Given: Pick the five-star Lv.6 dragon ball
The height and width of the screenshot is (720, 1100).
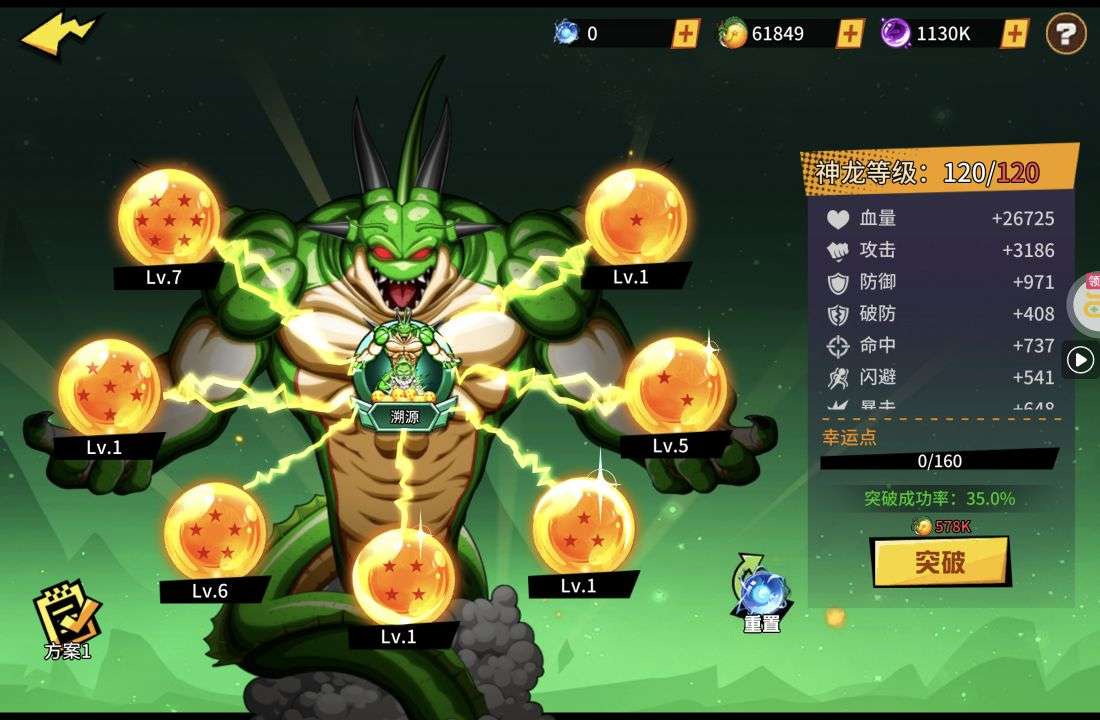Looking at the screenshot, I should (x=215, y=531).
